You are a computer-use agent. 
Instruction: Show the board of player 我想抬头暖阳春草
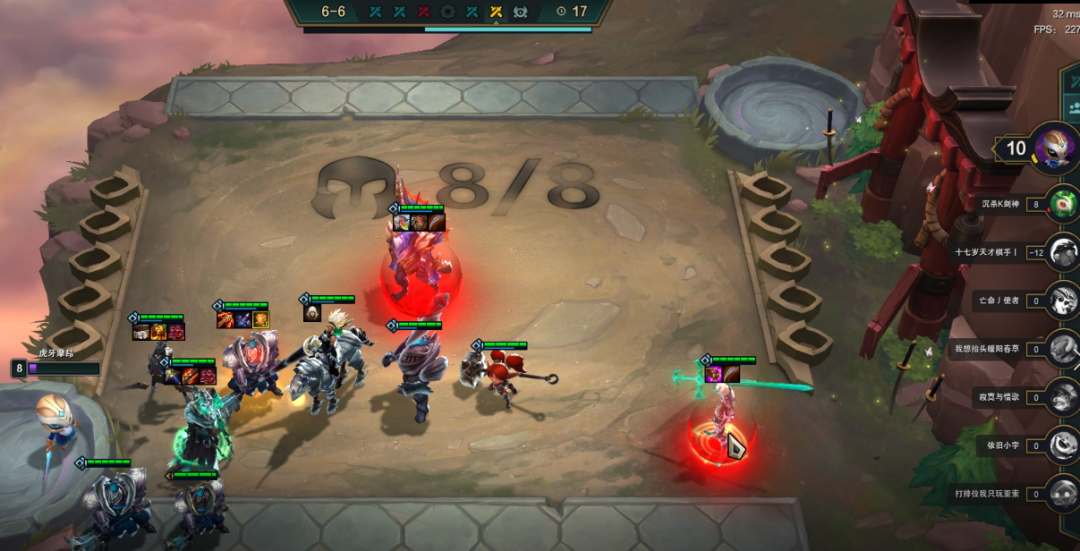[1064, 348]
